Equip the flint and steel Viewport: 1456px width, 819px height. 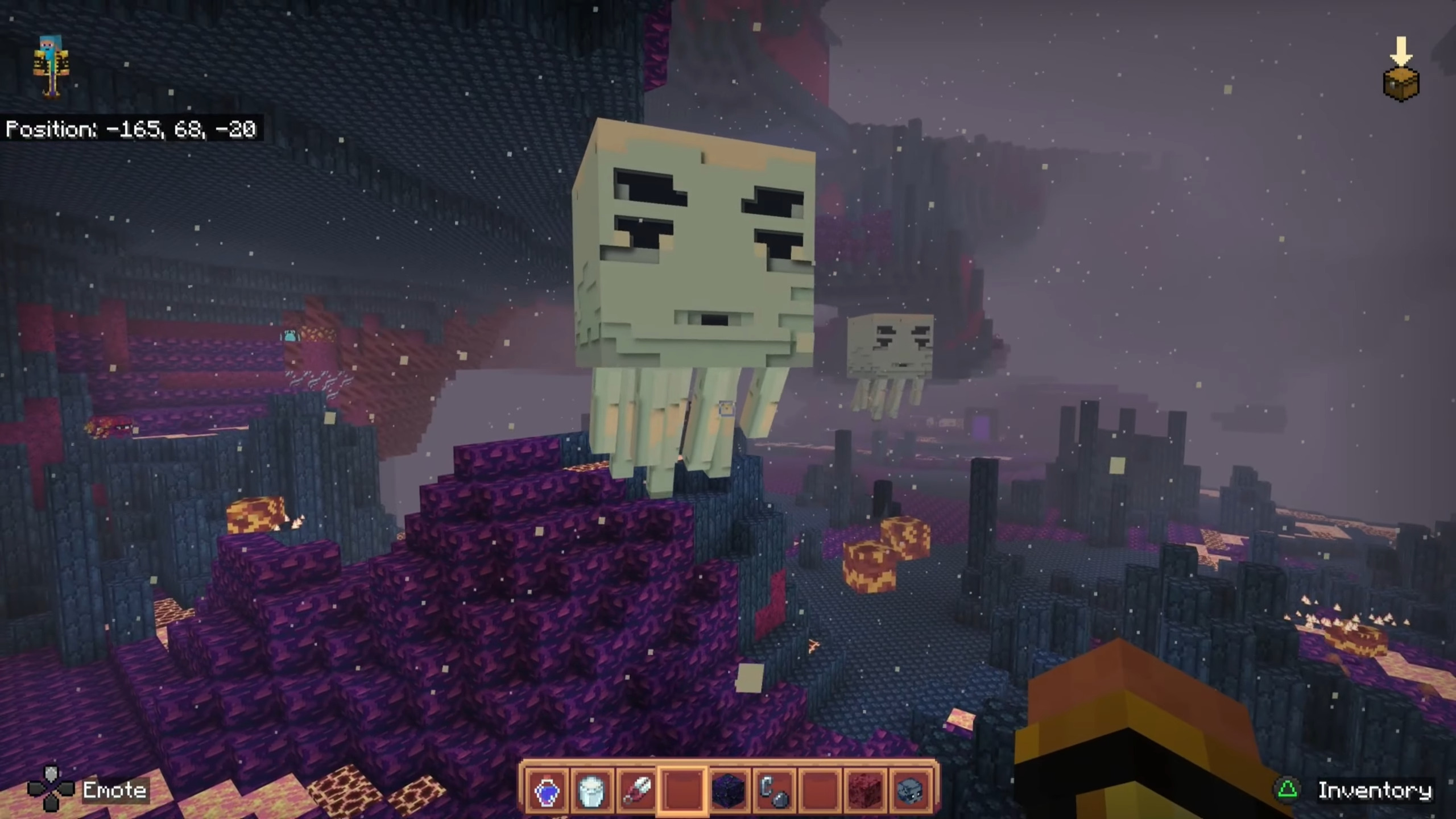(773, 790)
